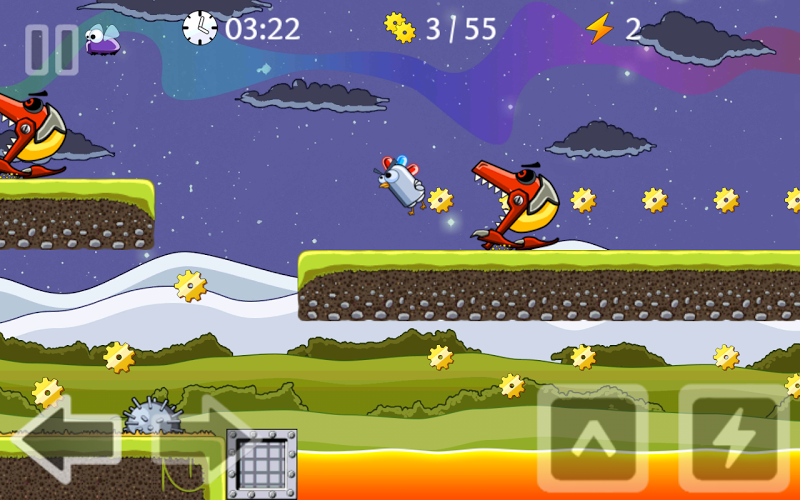
Task: Pause the game
Action: pos(51,49)
